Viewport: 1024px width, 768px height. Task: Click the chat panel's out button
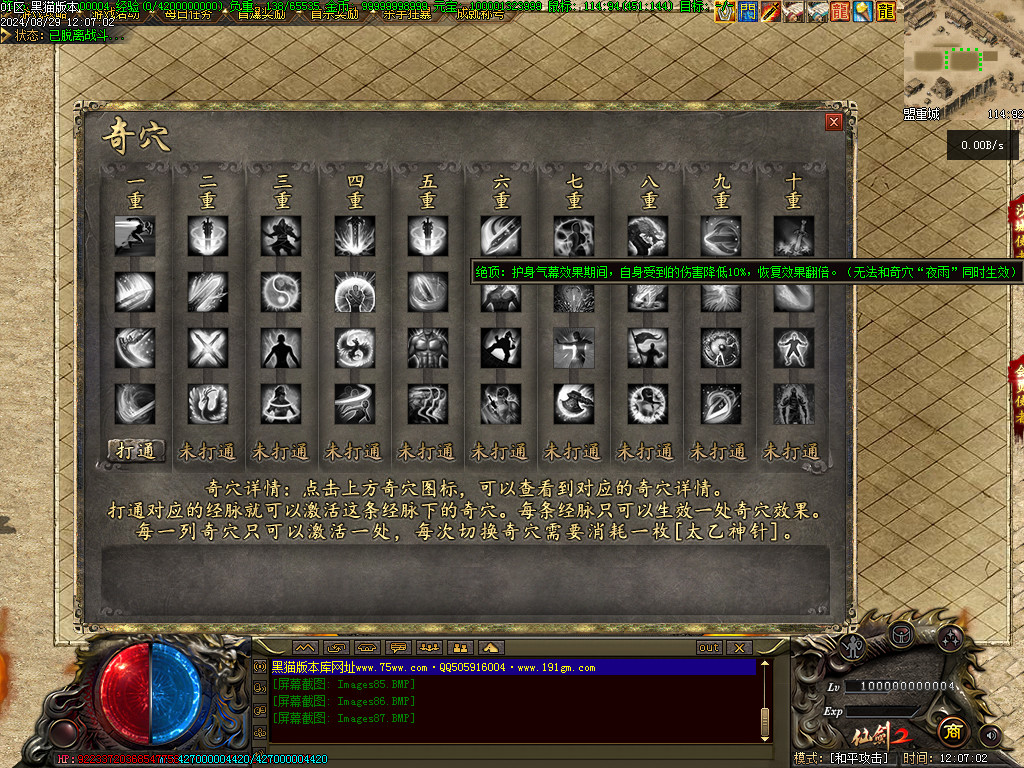click(x=708, y=647)
